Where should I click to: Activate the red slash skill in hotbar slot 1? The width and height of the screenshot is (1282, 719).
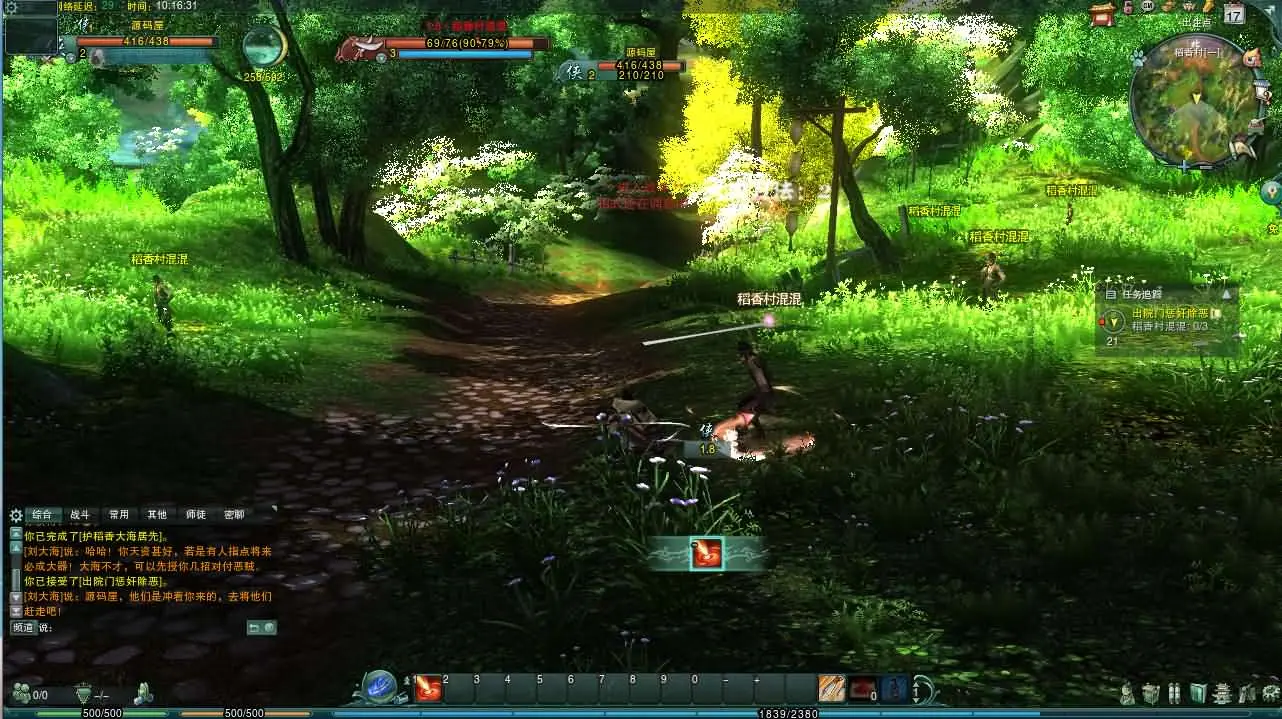tap(429, 689)
